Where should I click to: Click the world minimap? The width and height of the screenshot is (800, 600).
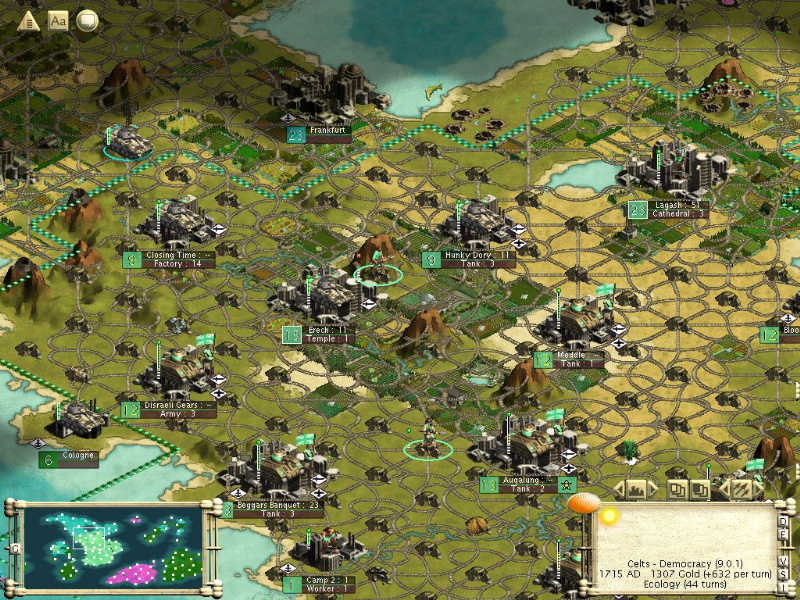111,546
